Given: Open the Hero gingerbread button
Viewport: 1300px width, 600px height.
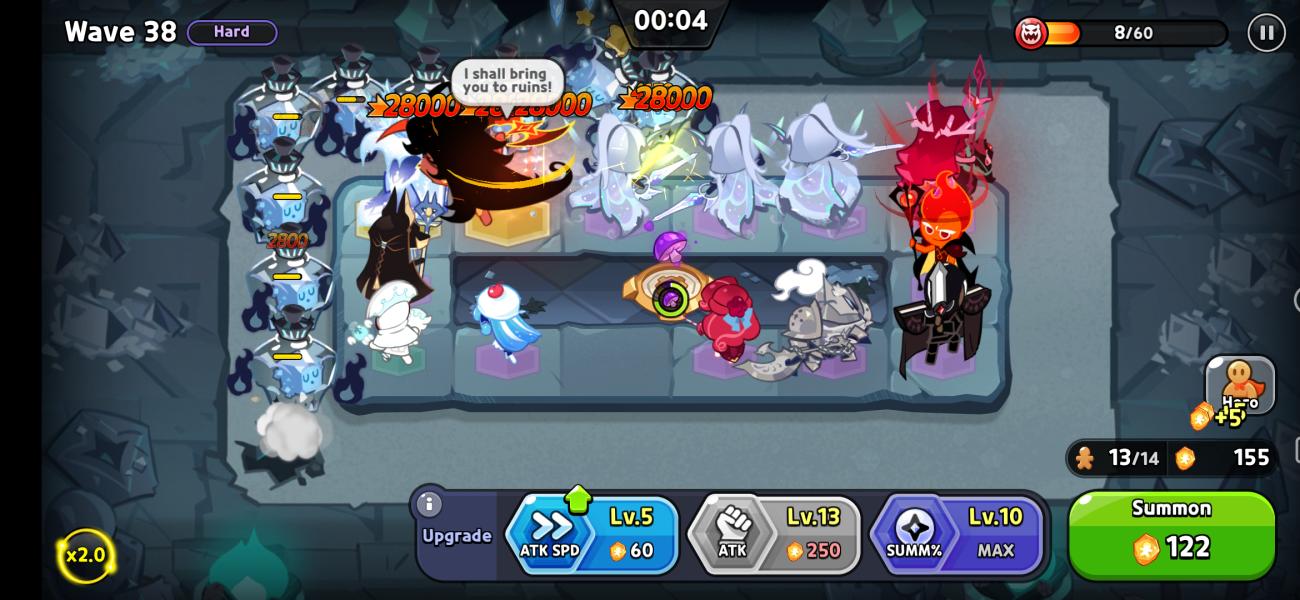Looking at the screenshot, I should pyautogui.click(x=1240, y=385).
